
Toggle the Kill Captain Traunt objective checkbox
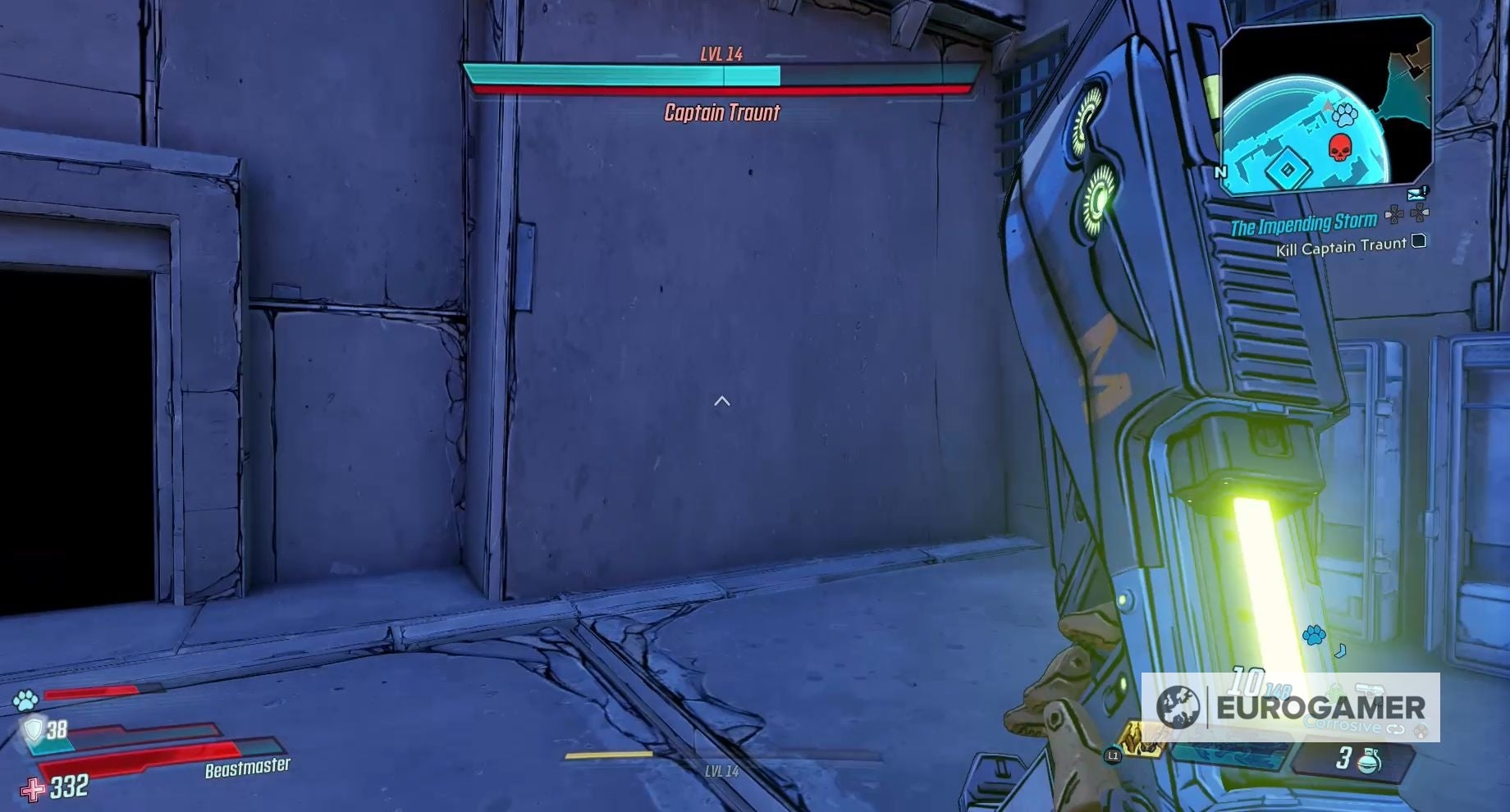point(1417,243)
